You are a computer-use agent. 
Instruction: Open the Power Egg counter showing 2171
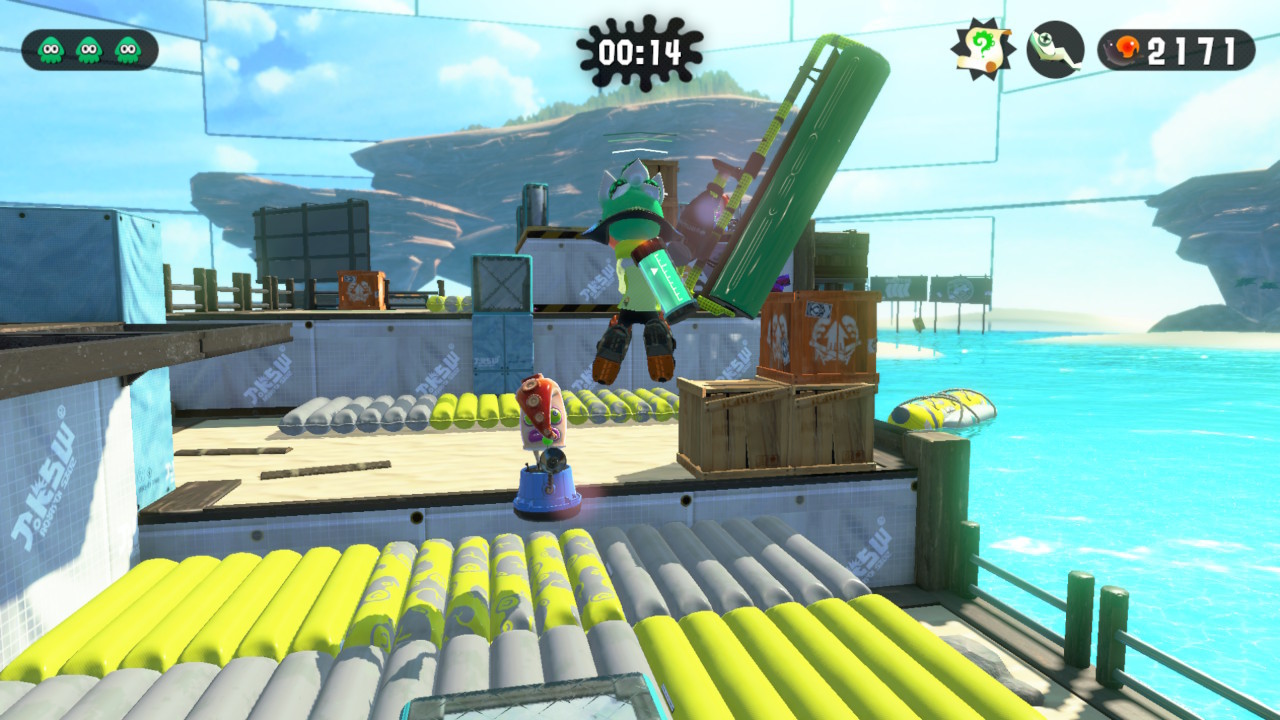[x=1180, y=48]
